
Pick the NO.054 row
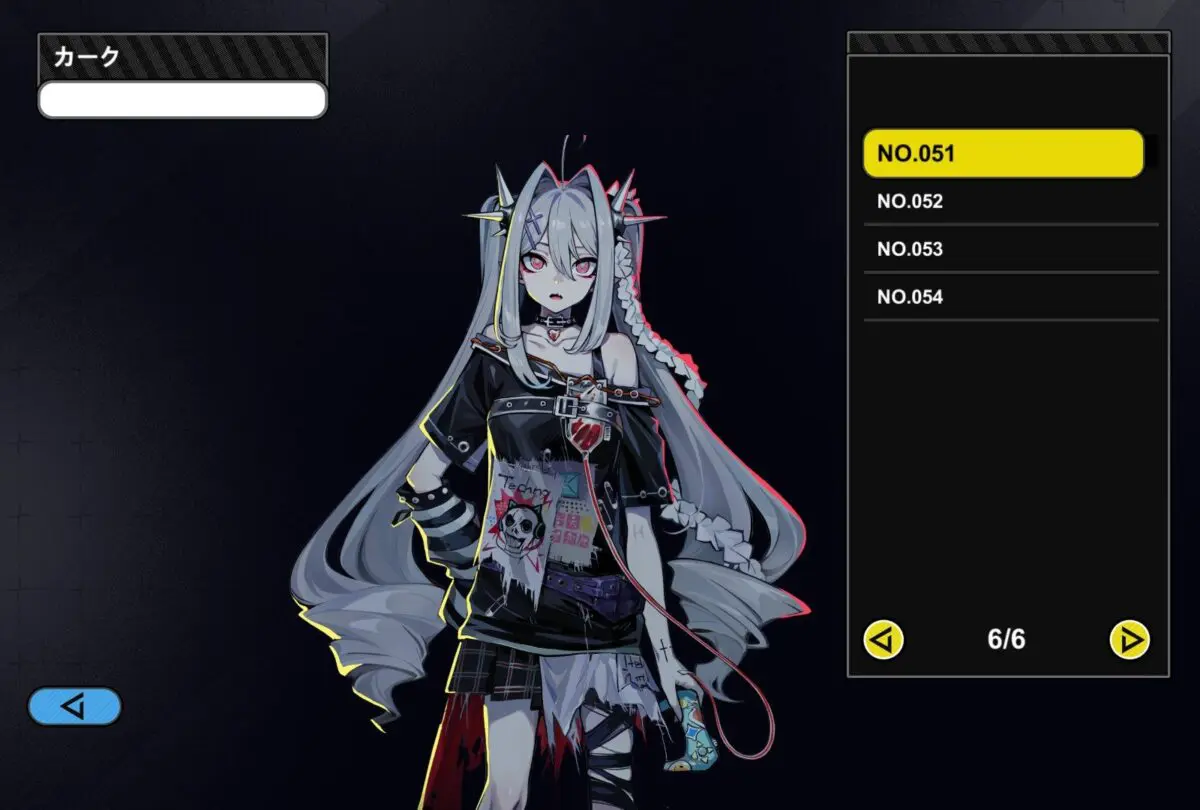coord(1010,297)
